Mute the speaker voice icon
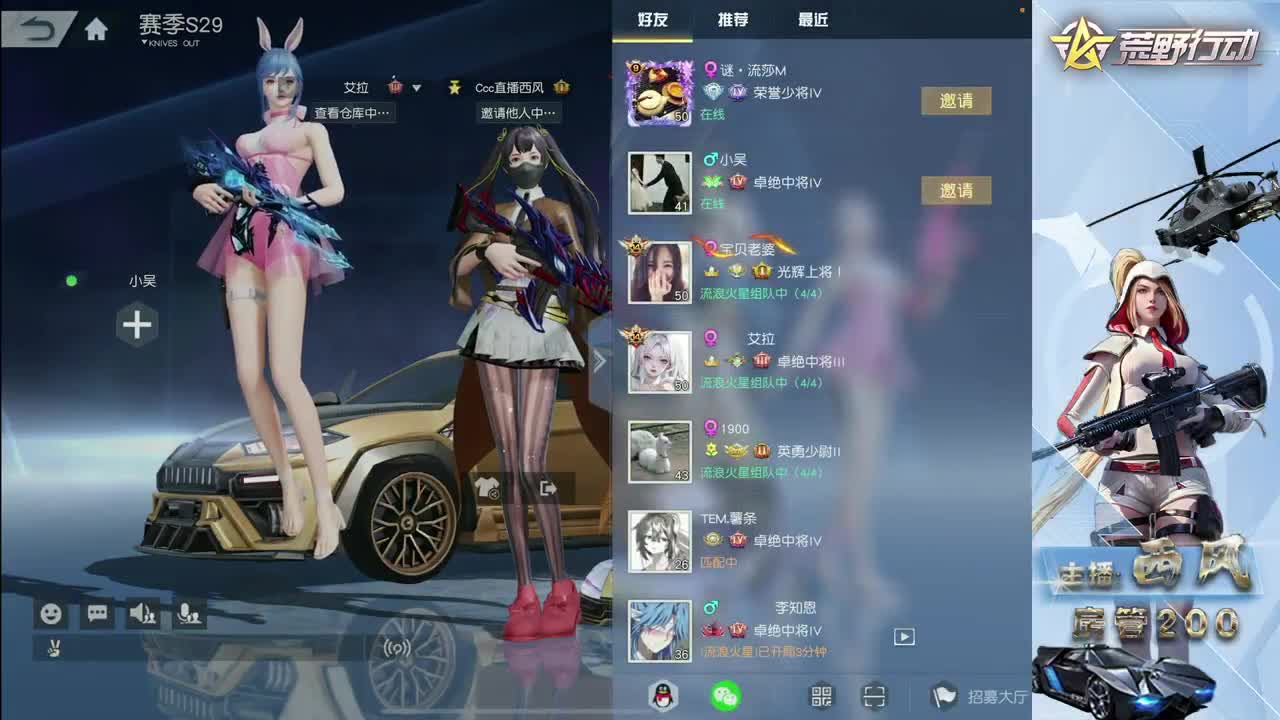 tap(142, 616)
